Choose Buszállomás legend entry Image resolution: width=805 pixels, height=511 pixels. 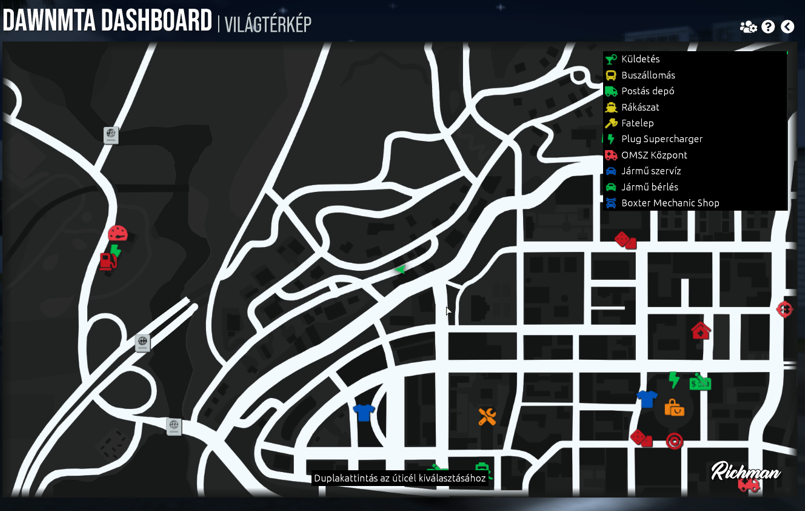coord(648,75)
